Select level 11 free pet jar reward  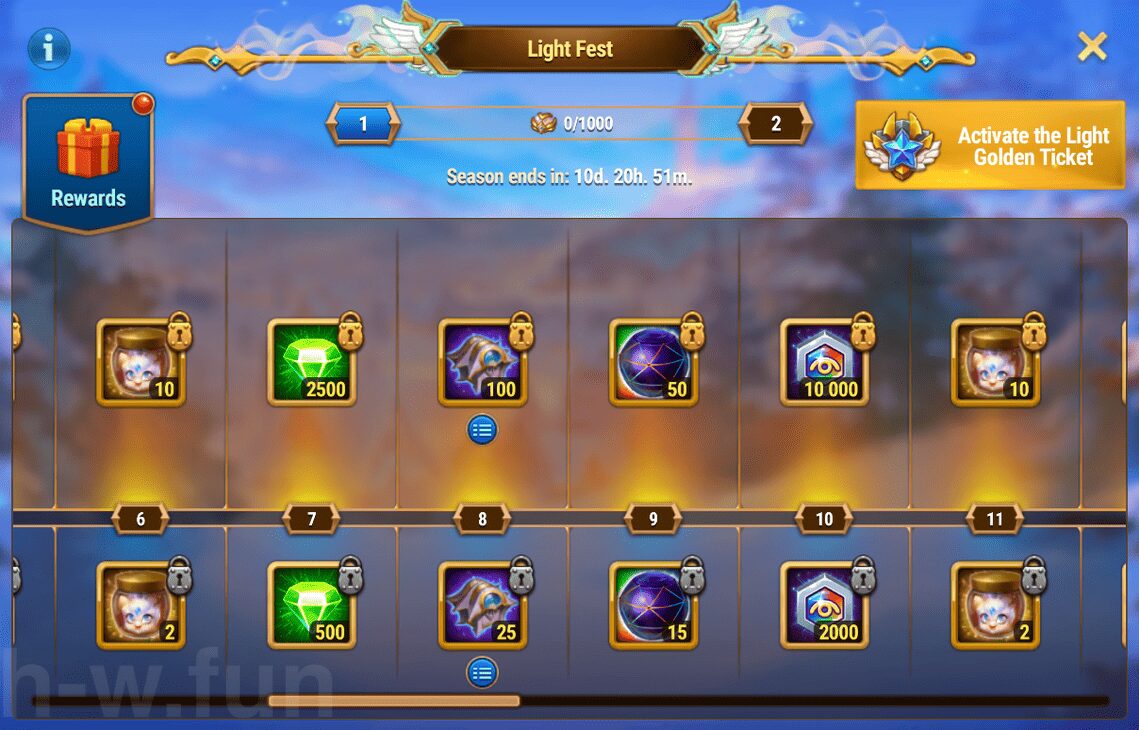(995, 605)
